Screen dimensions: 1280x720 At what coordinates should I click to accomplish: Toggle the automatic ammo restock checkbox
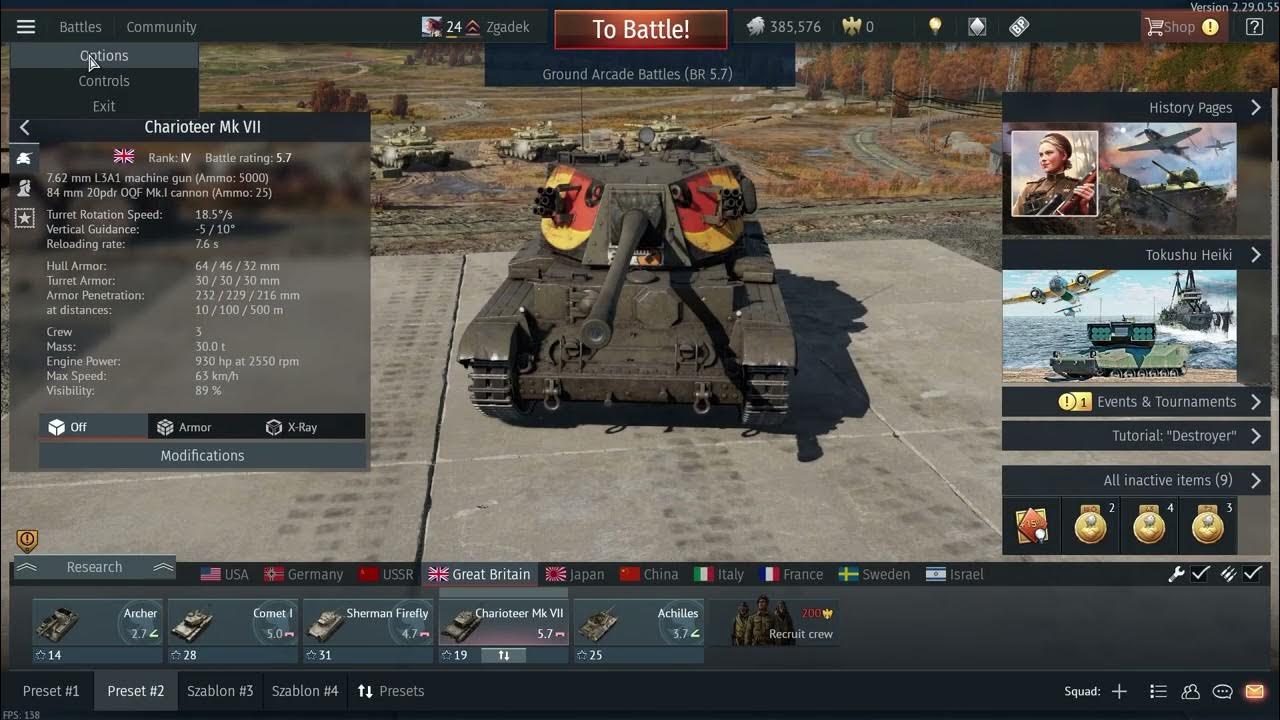1253,574
